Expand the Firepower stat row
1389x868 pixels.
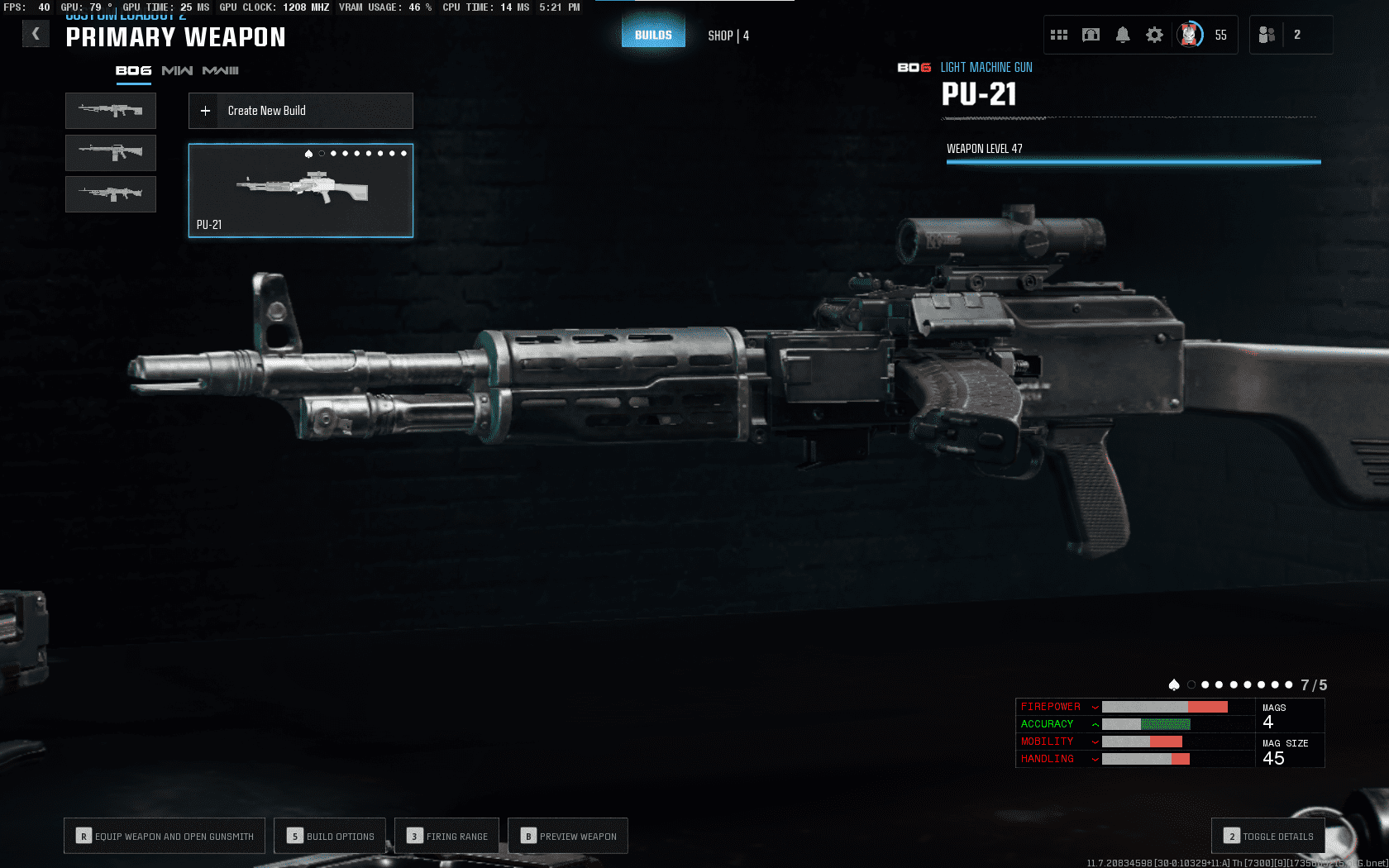(1095, 707)
